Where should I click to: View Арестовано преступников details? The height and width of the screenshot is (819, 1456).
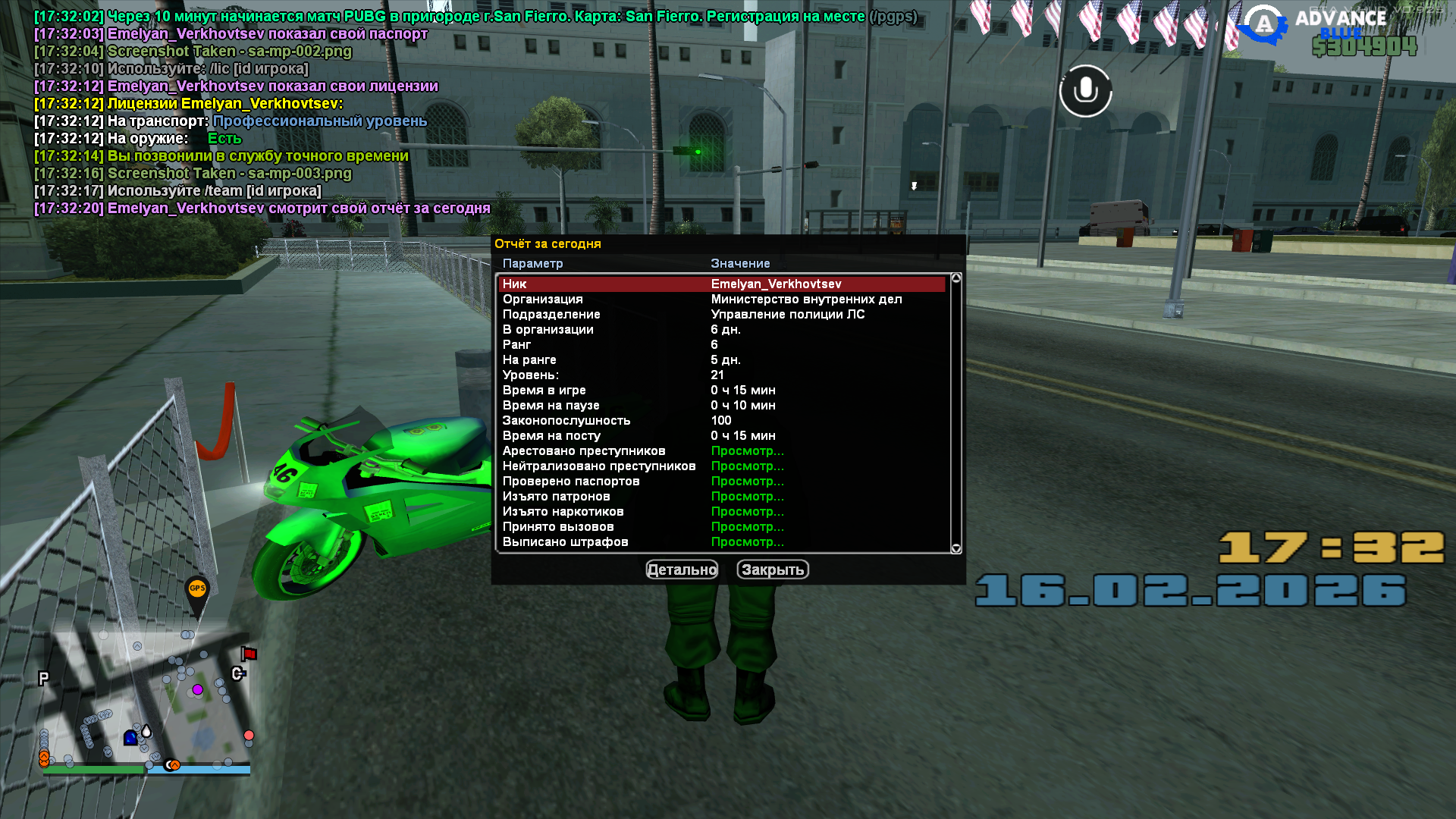[x=747, y=450]
